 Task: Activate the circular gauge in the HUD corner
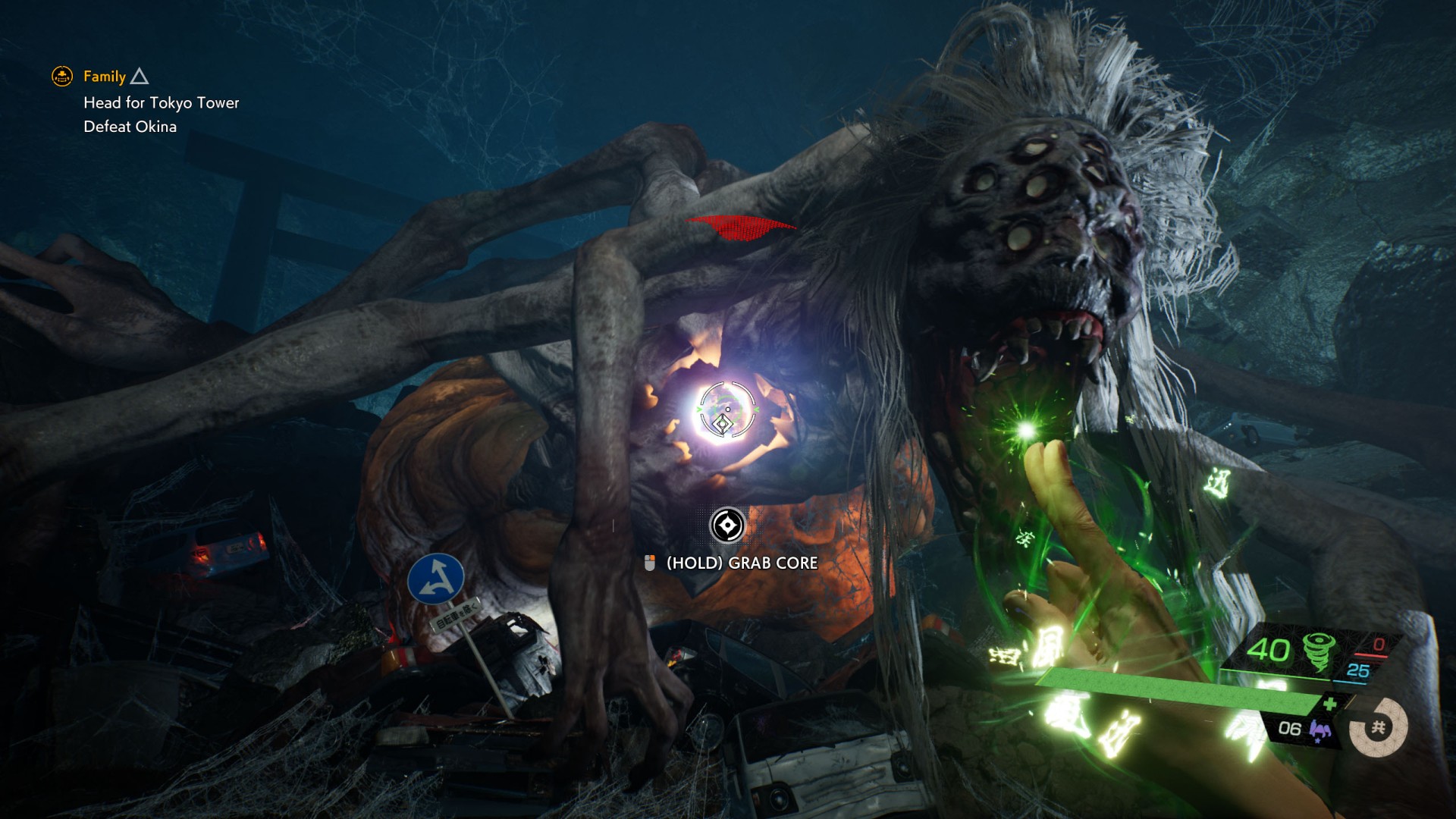(1378, 728)
